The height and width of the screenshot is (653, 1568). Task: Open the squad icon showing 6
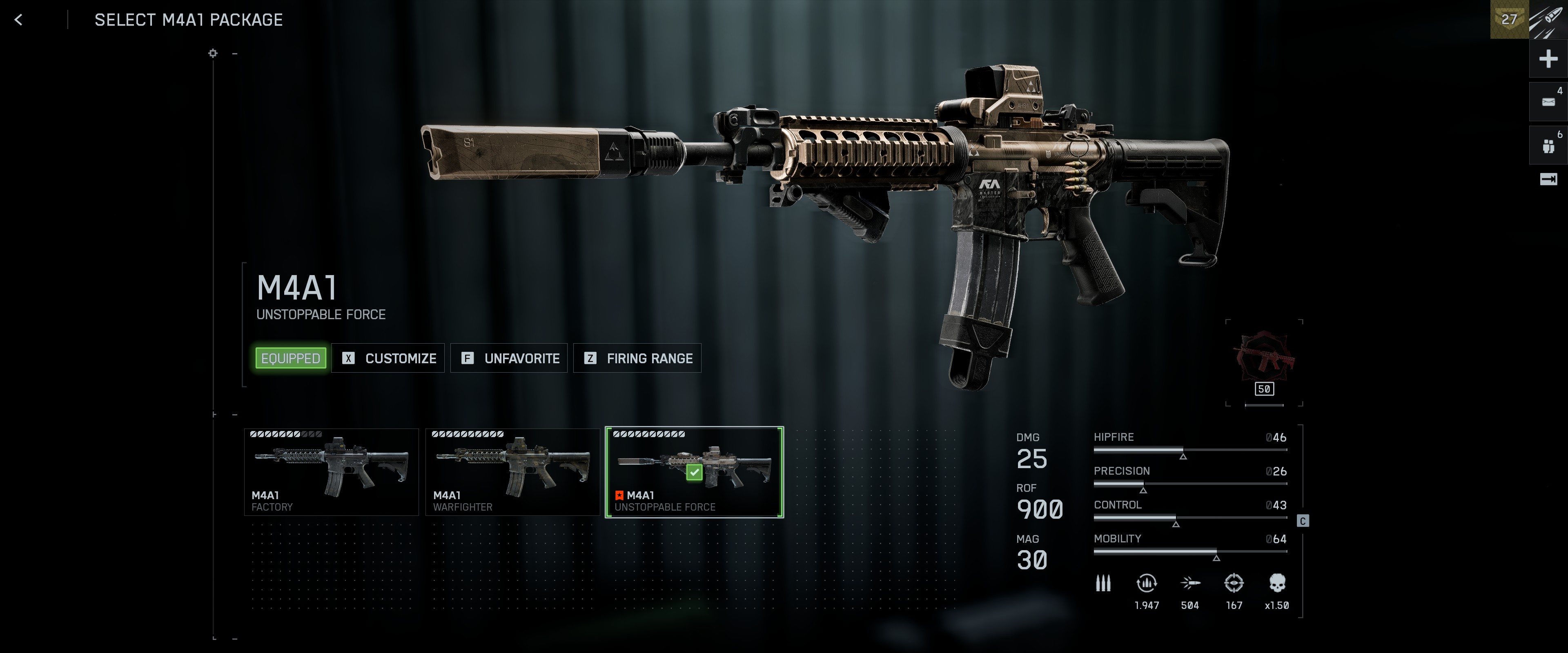[1548, 146]
